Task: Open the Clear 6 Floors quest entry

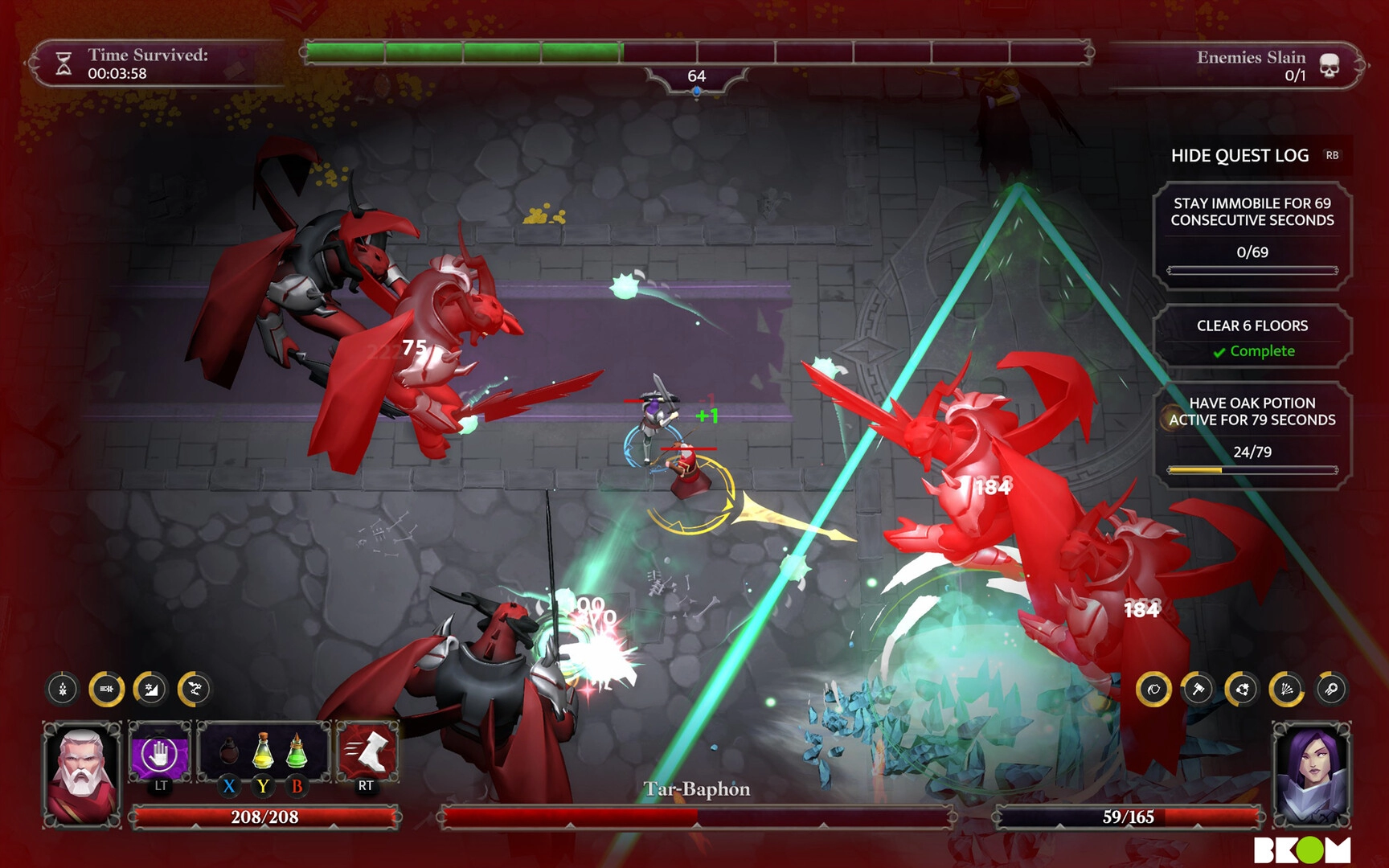Action: [1252, 337]
